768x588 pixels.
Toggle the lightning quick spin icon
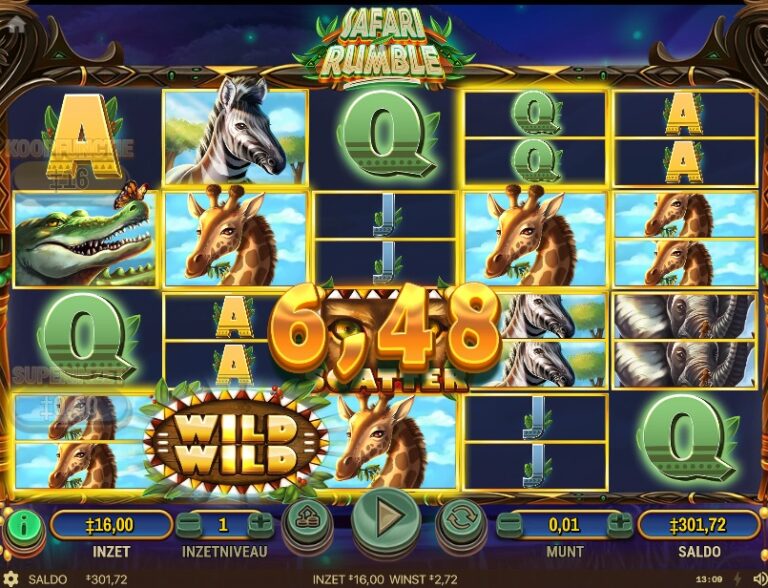coord(738,579)
